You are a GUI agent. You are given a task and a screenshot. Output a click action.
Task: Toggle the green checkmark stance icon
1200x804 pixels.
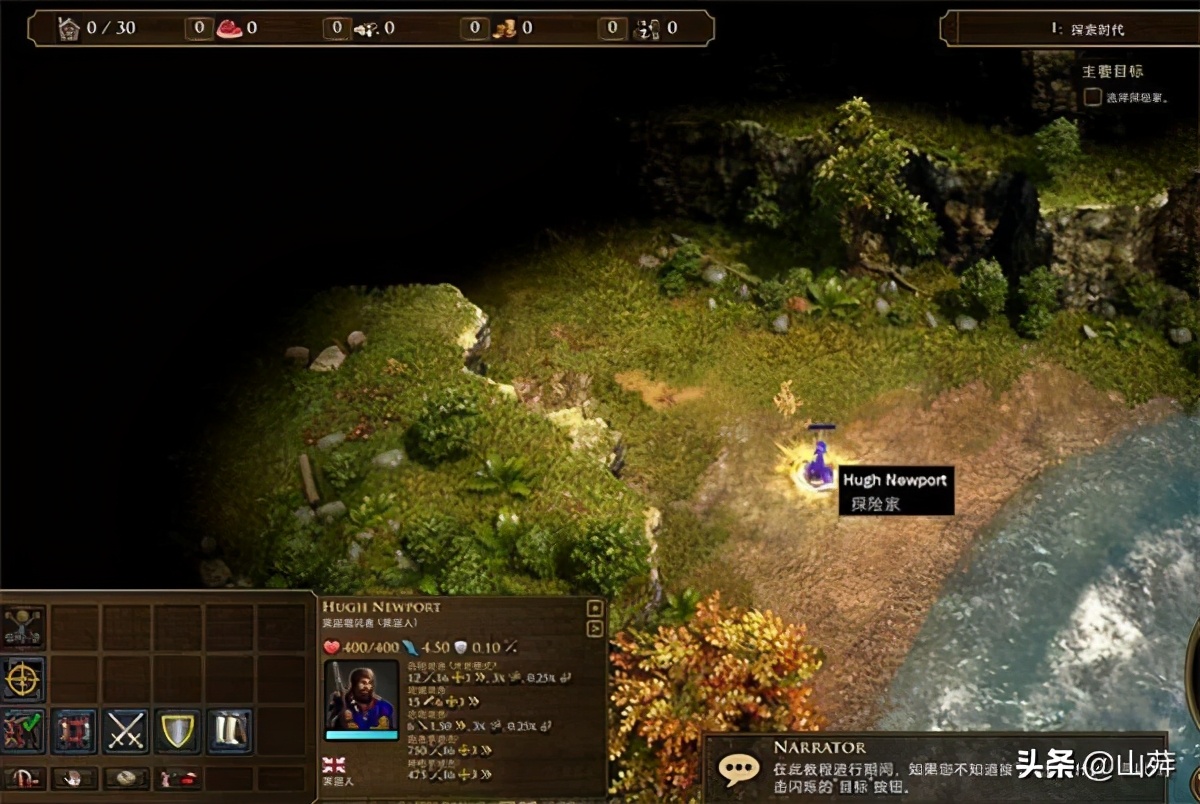pyautogui.click(x=23, y=731)
